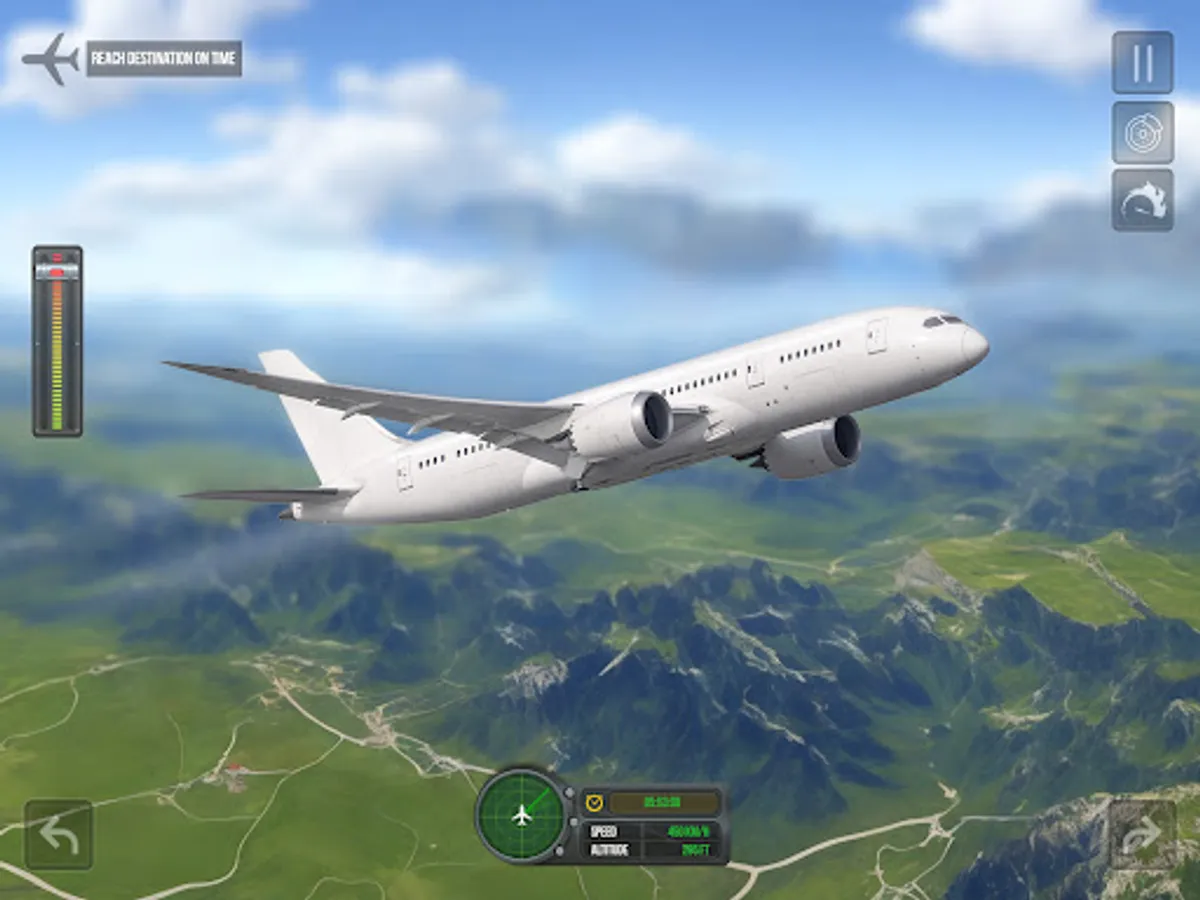The height and width of the screenshot is (900, 1200).
Task: Pause the flight
Action: point(1143,63)
